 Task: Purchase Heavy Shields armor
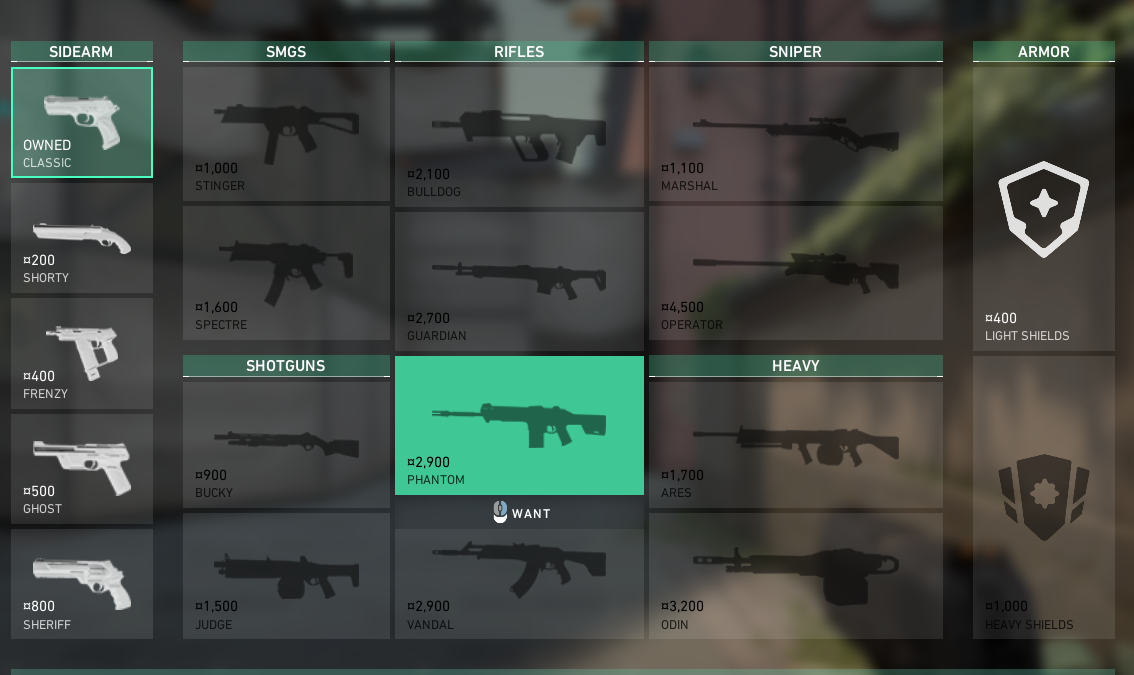pyautogui.click(x=1044, y=497)
